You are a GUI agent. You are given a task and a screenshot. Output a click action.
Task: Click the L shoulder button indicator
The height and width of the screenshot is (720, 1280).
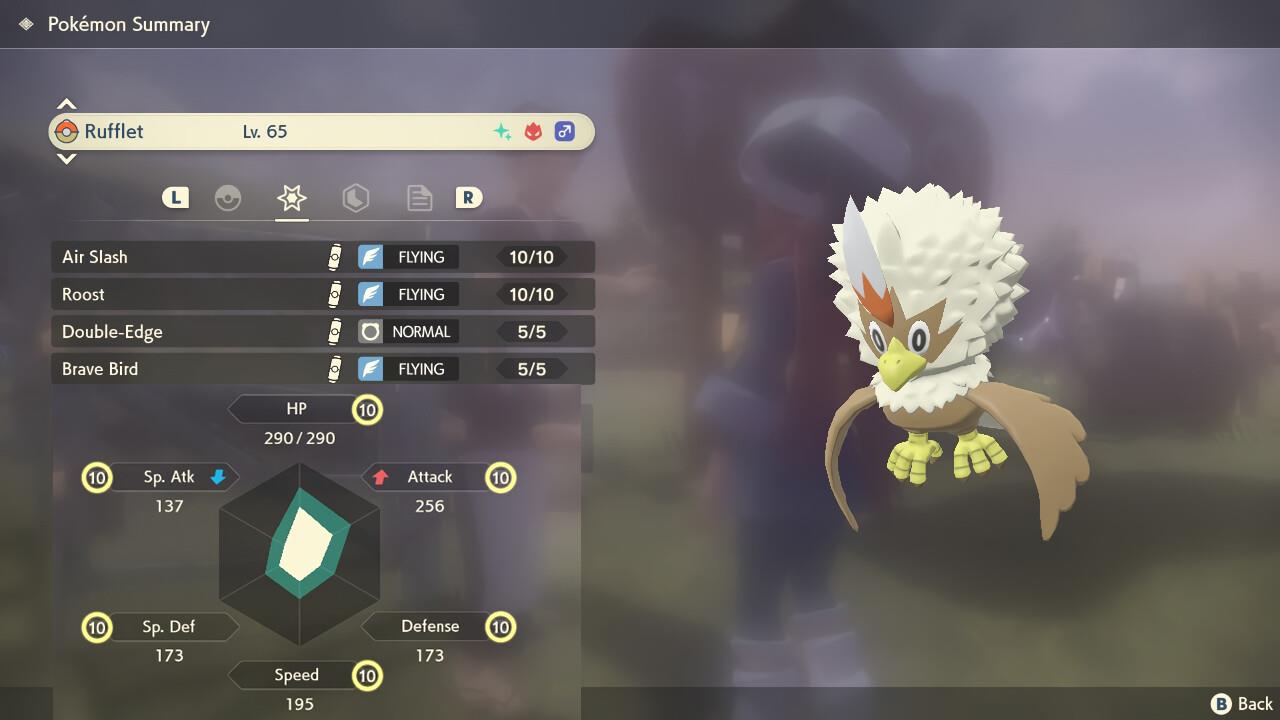[175, 198]
